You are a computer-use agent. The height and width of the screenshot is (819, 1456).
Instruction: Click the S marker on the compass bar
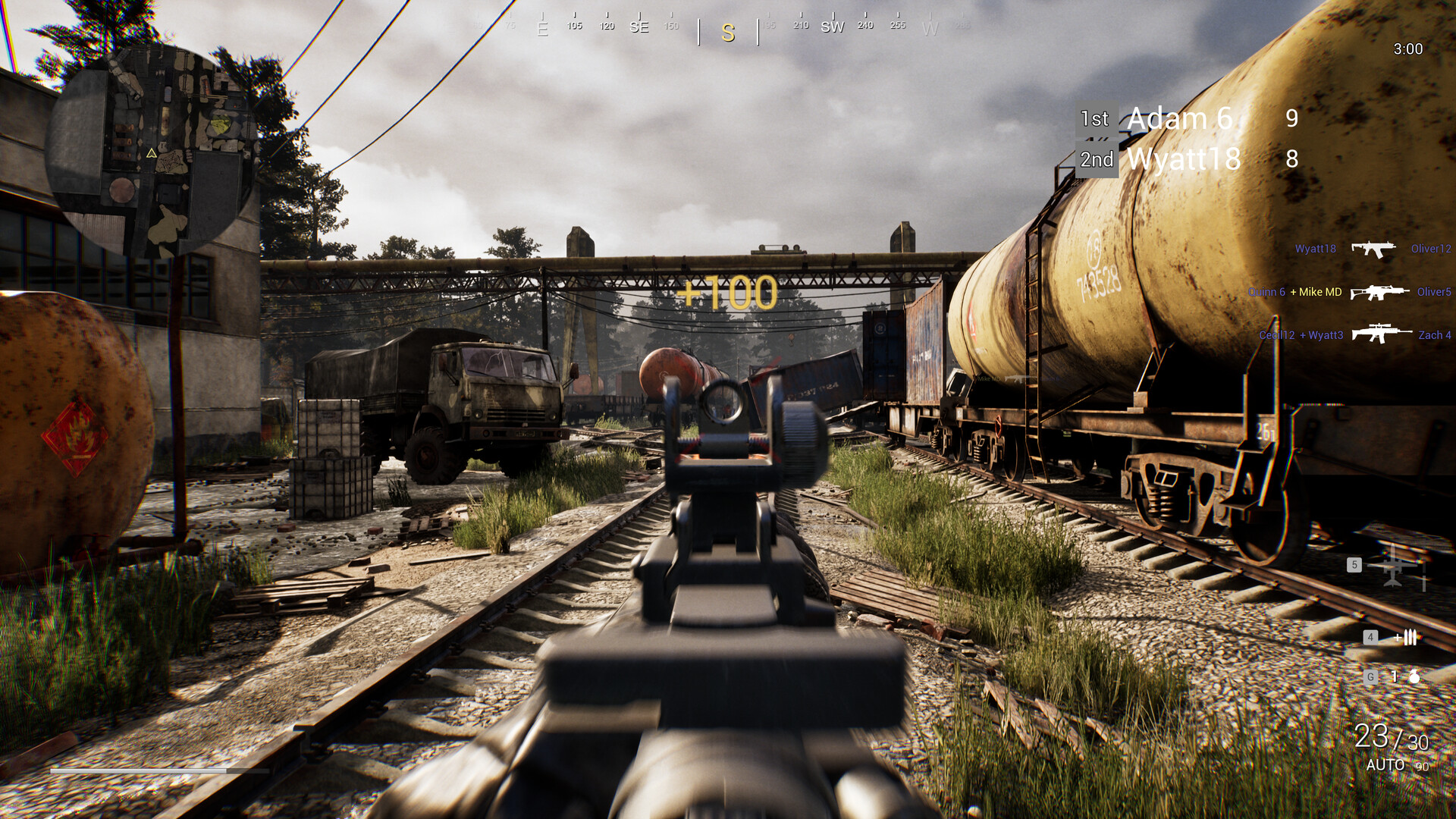(727, 34)
